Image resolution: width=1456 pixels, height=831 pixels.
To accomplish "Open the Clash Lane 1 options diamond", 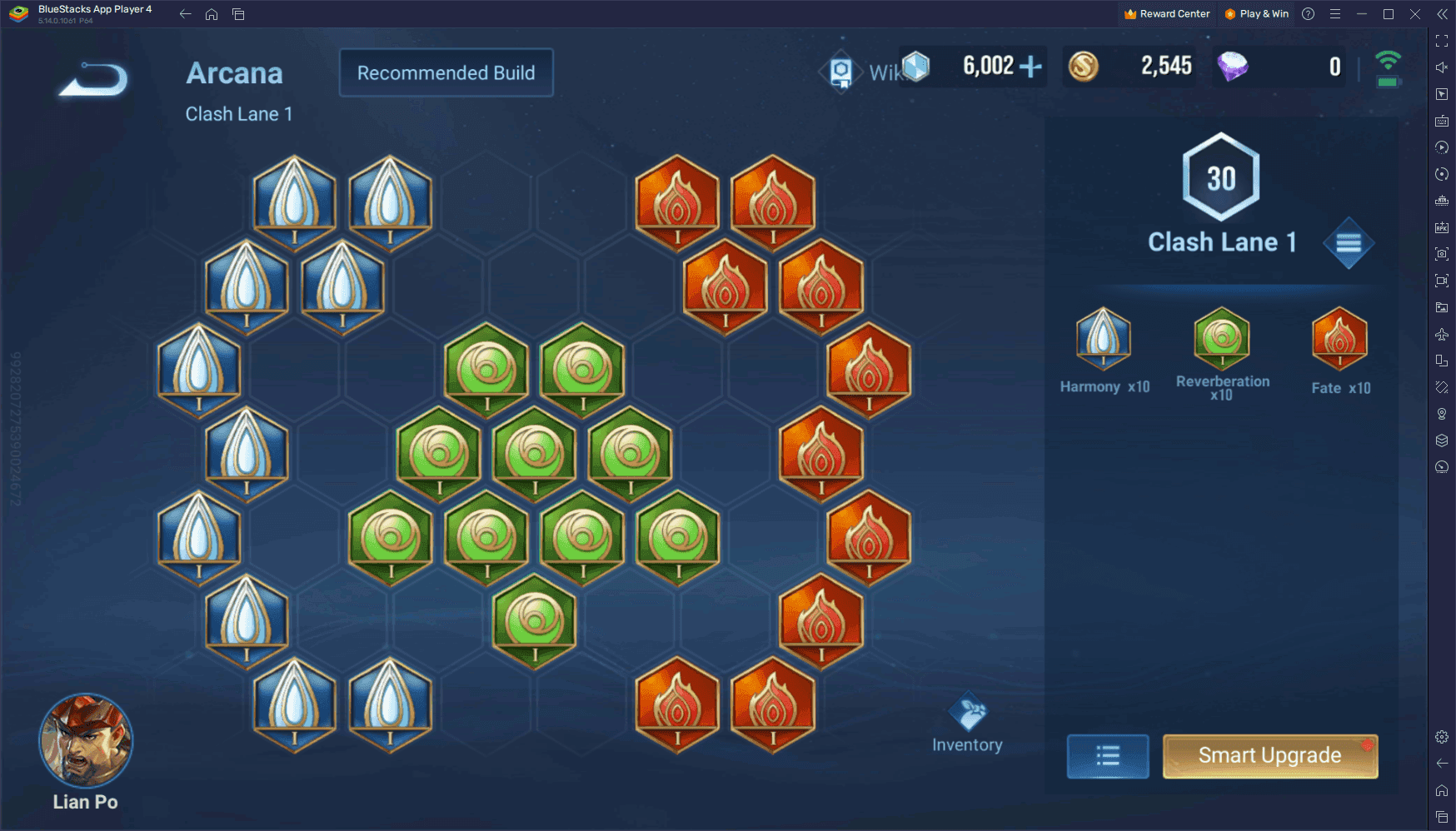I will [x=1349, y=242].
